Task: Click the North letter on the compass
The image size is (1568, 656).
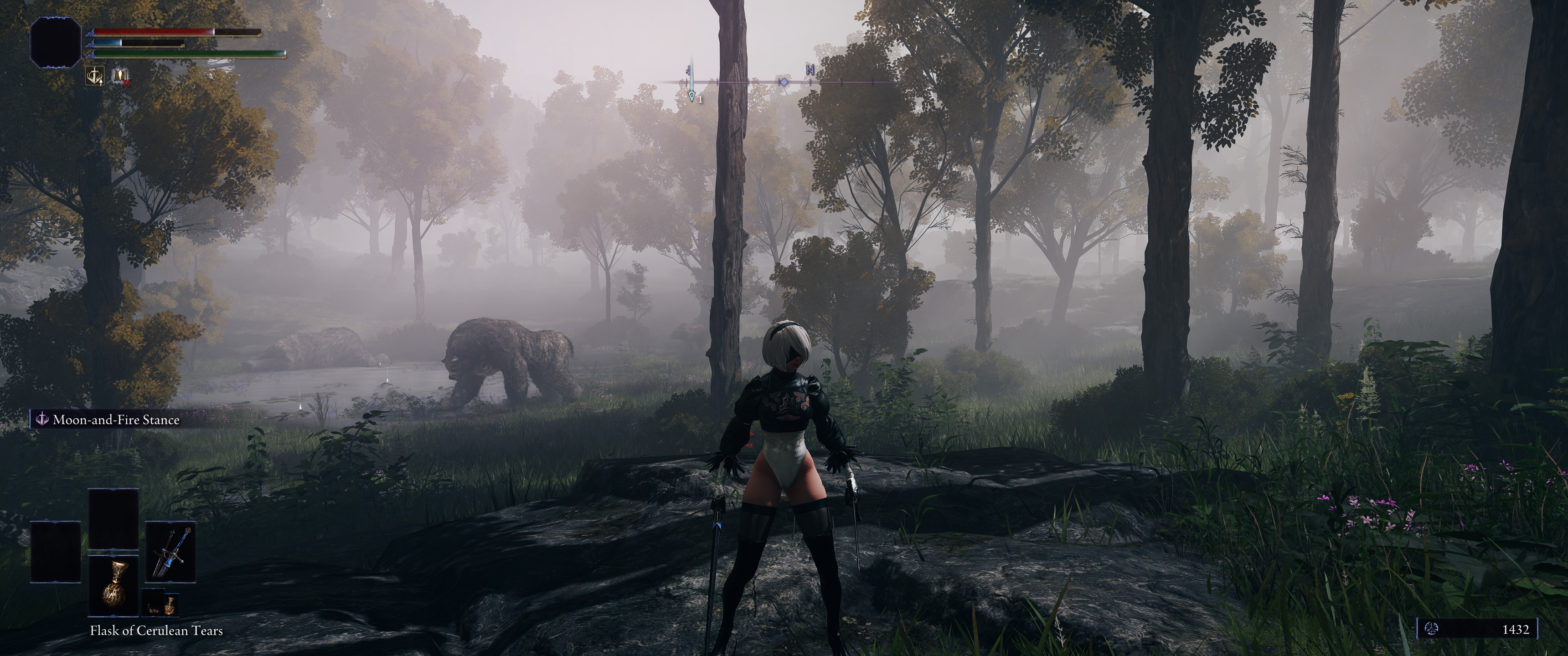Action: pos(810,70)
